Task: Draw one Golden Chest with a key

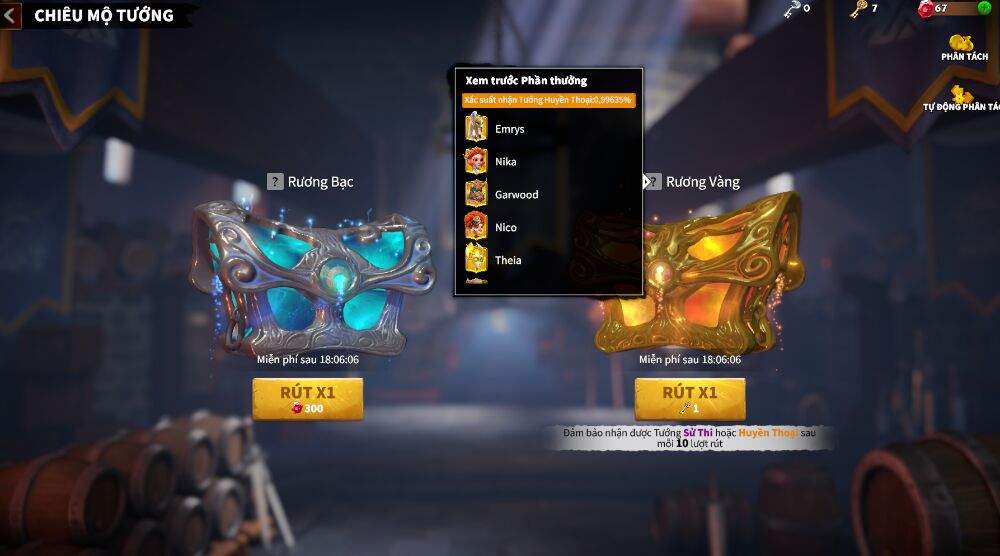Action: point(690,398)
